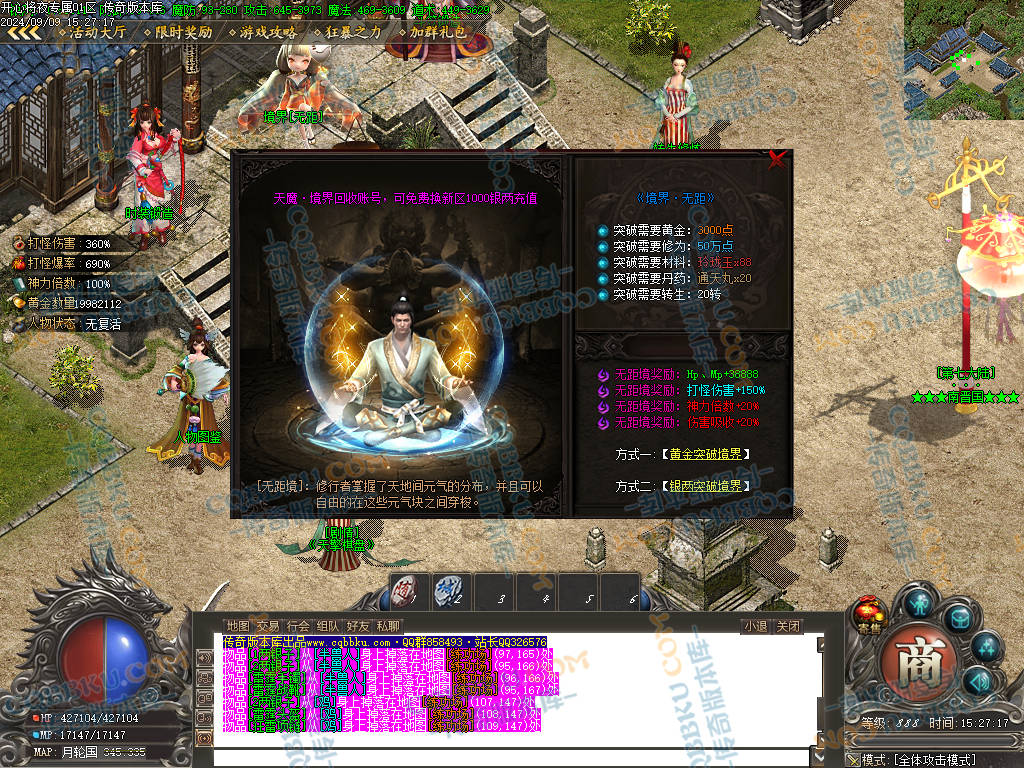Open the 活动大厅 activity hall menu
The image size is (1024, 768).
[x=97, y=32]
